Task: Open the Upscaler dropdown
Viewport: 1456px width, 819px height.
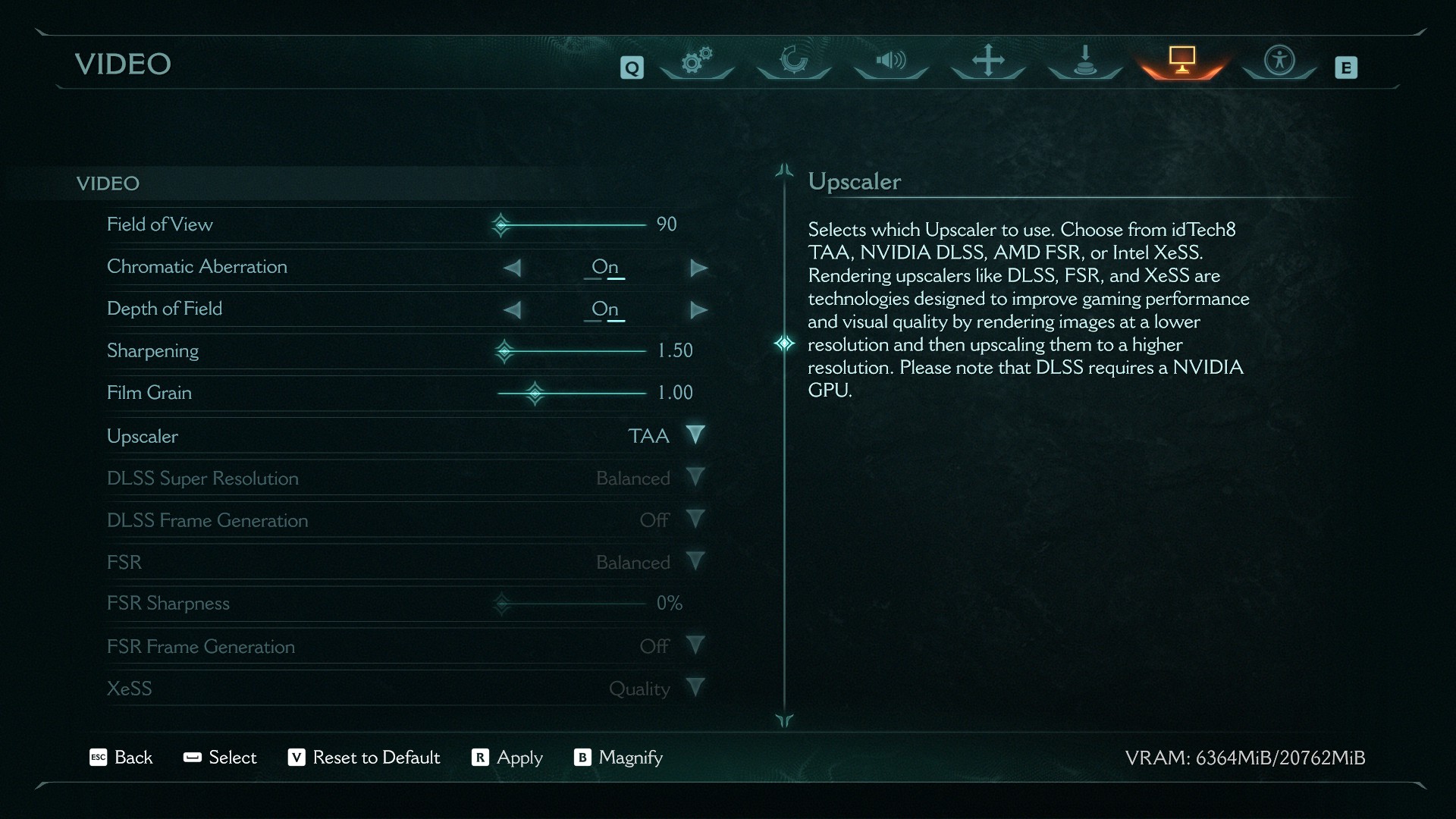Action: pos(695,435)
